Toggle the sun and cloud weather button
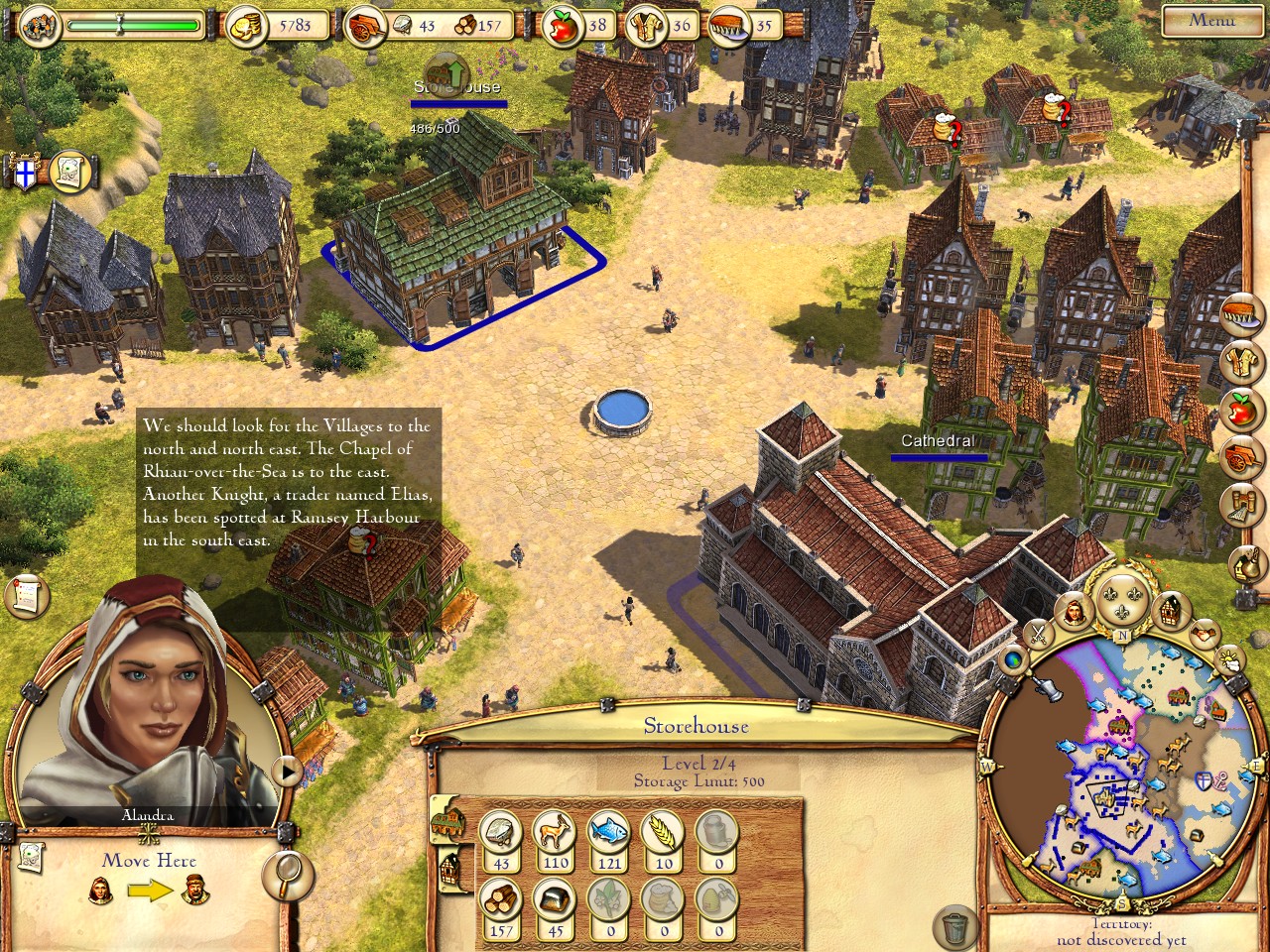This screenshot has width=1270, height=952. pyautogui.click(x=1228, y=659)
